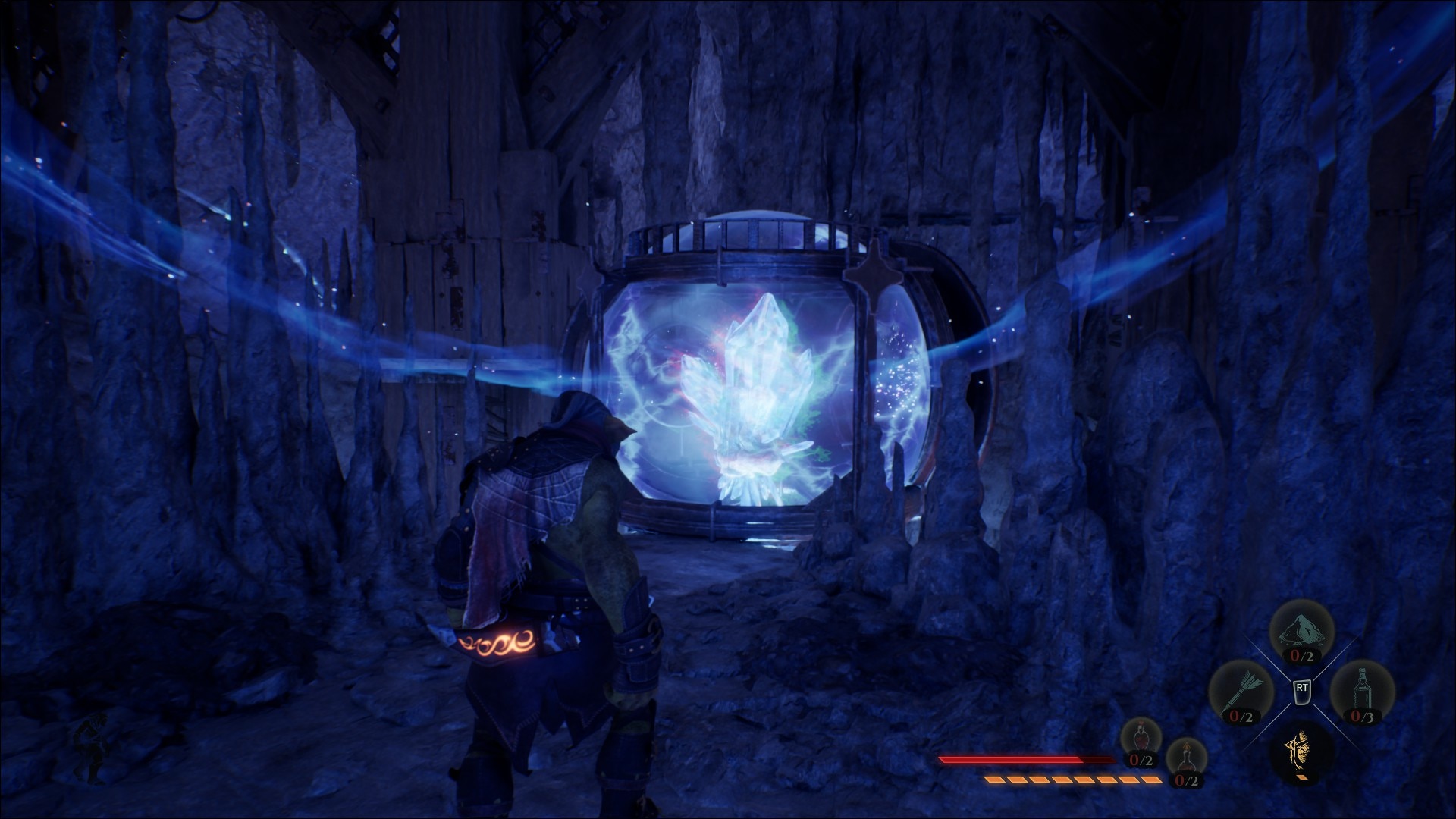Activate the goblin head ability icon
Viewport: 1456px width, 819px height.
1301,752
